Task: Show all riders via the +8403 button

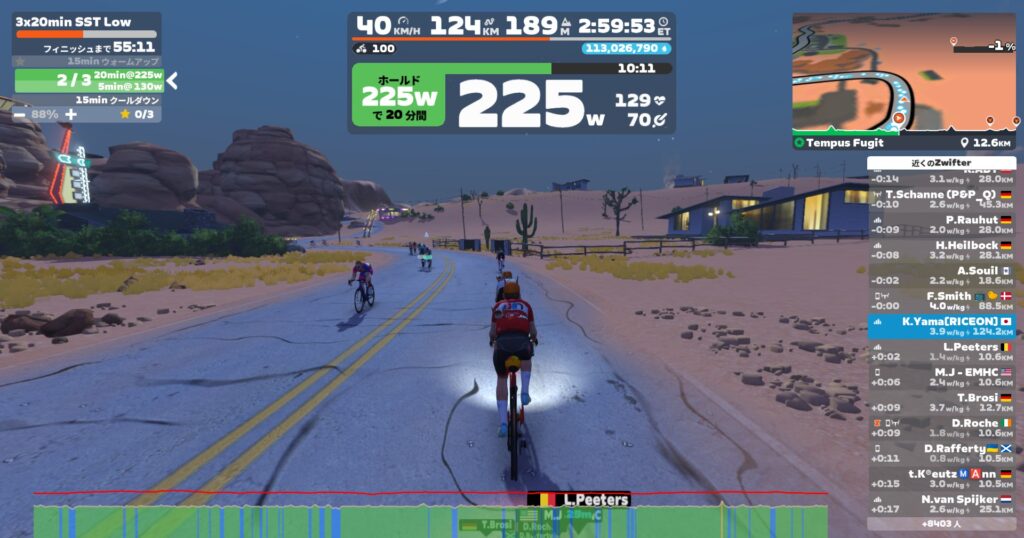Action: (941, 523)
